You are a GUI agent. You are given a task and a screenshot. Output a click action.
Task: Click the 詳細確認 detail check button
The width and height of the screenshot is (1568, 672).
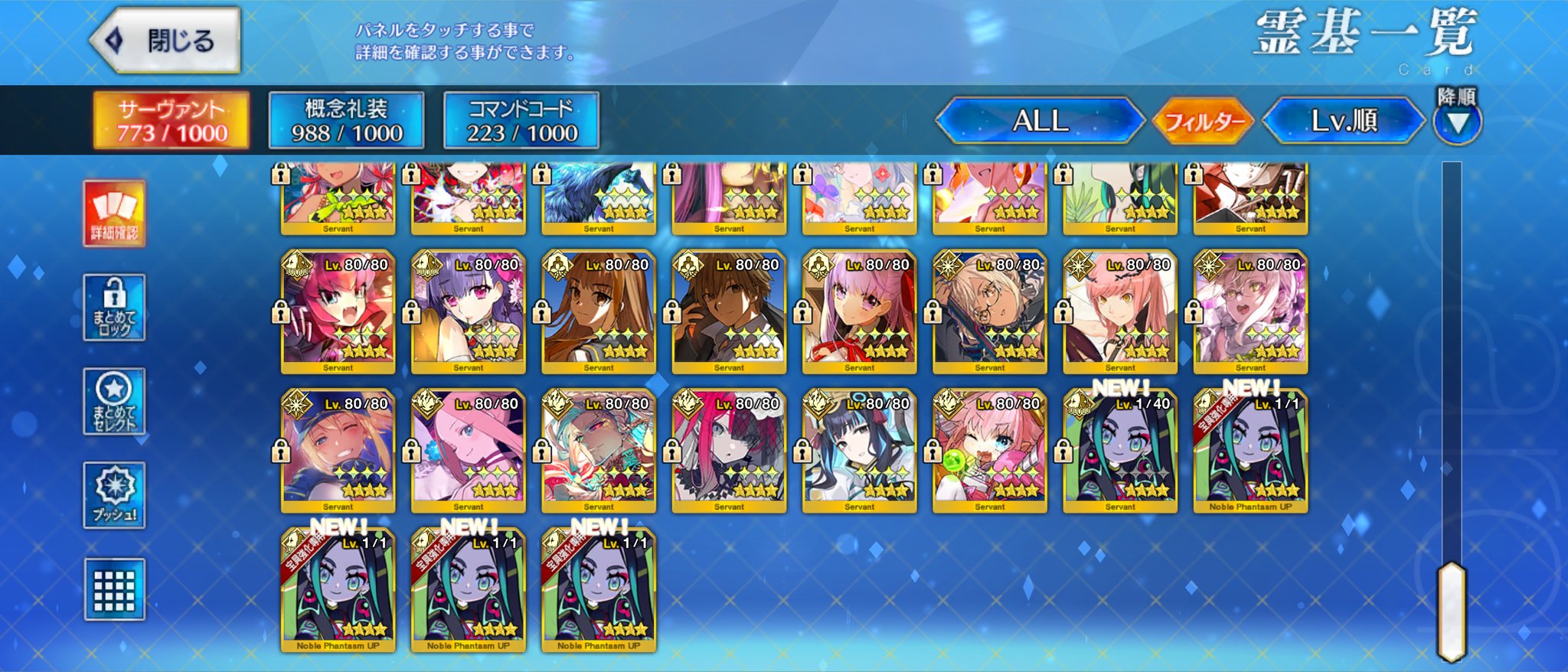(114, 214)
